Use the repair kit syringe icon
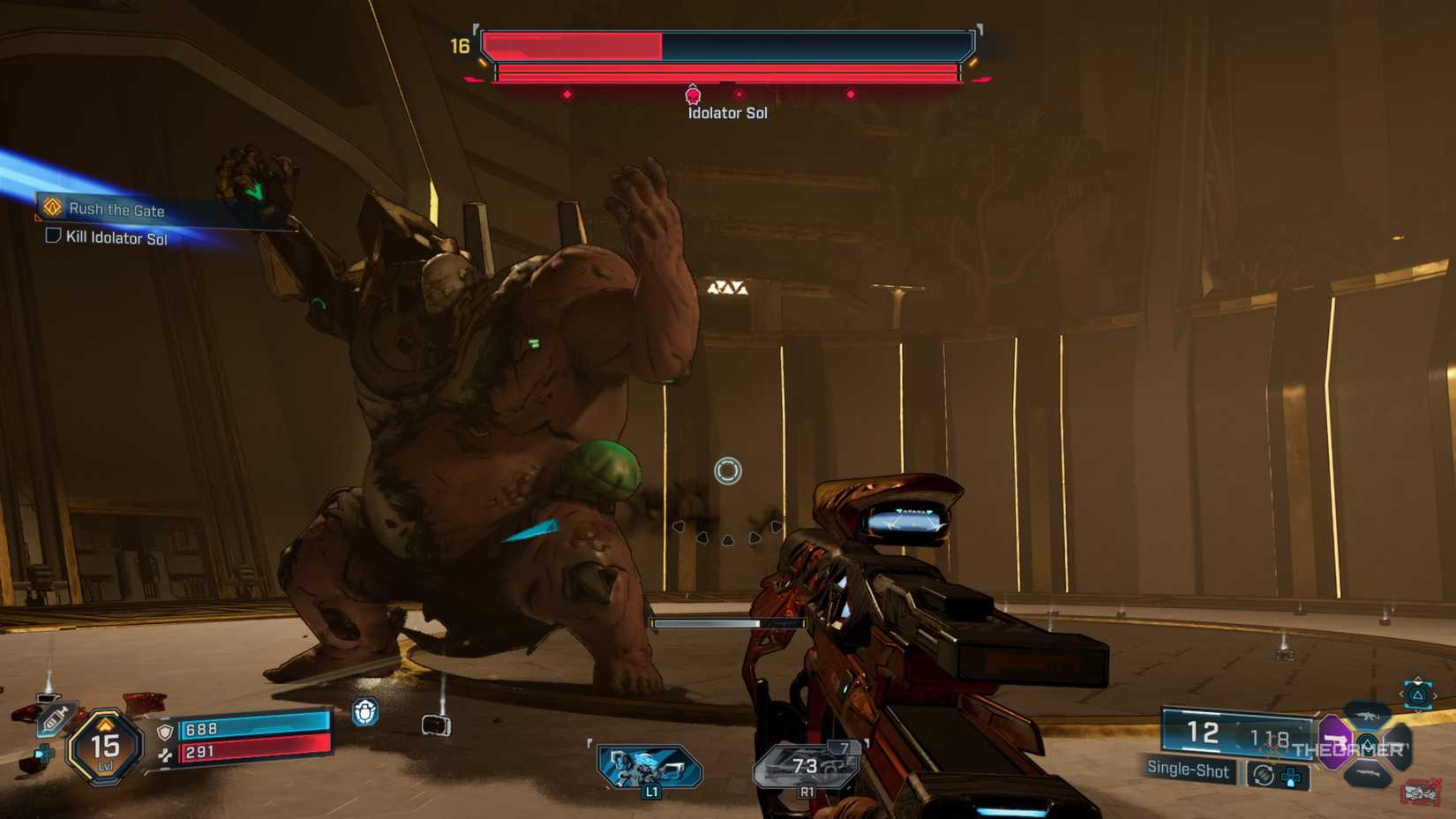This screenshot has height=819, width=1456. pos(53,718)
